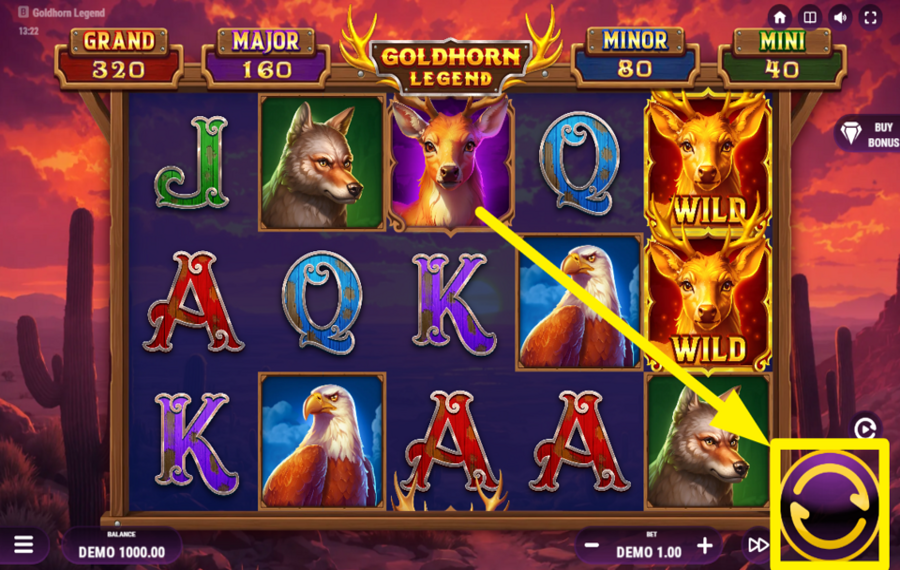
Task: Mute the game sound with the speaker icon
Action: [840, 17]
